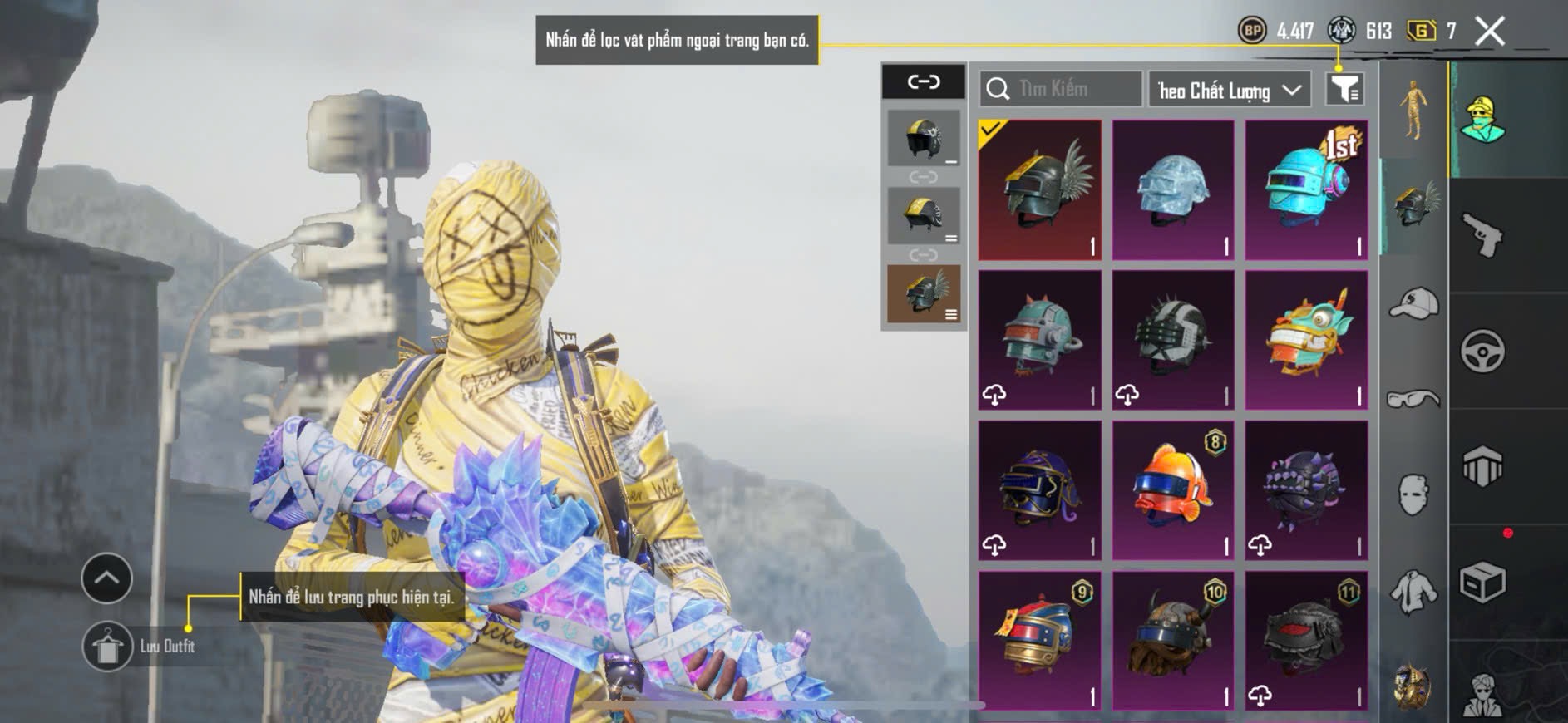Select the winged black helmet skin
This screenshot has width=1568, height=723.
click(x=1040, y=189)
